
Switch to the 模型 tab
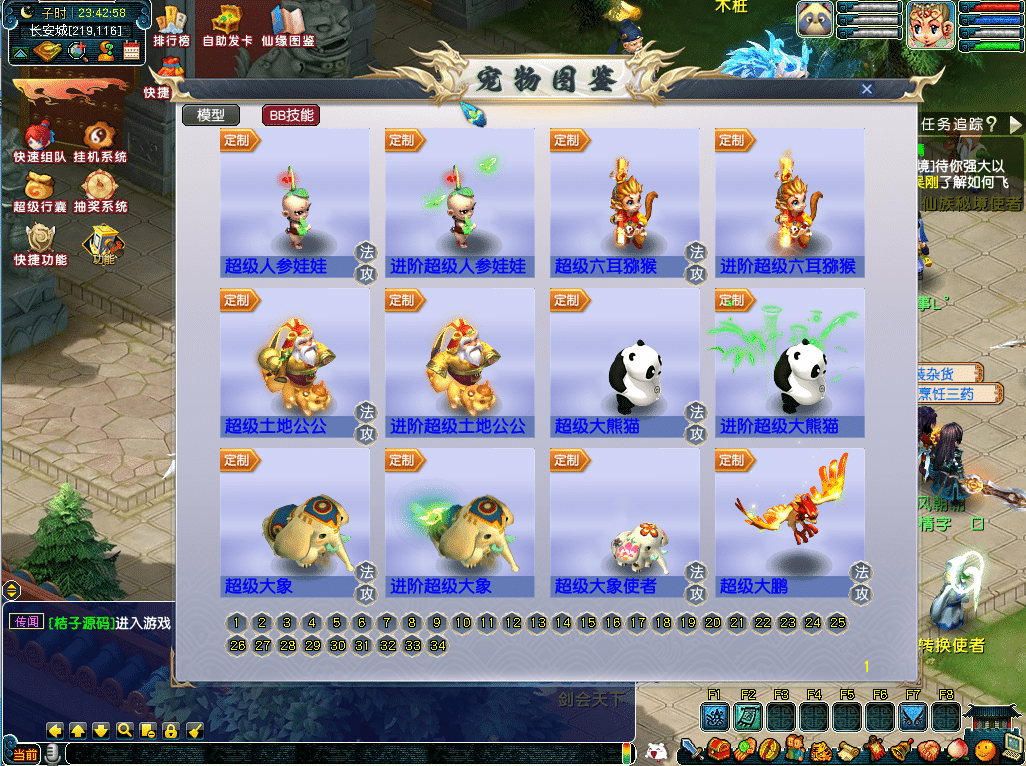[210, 115]
